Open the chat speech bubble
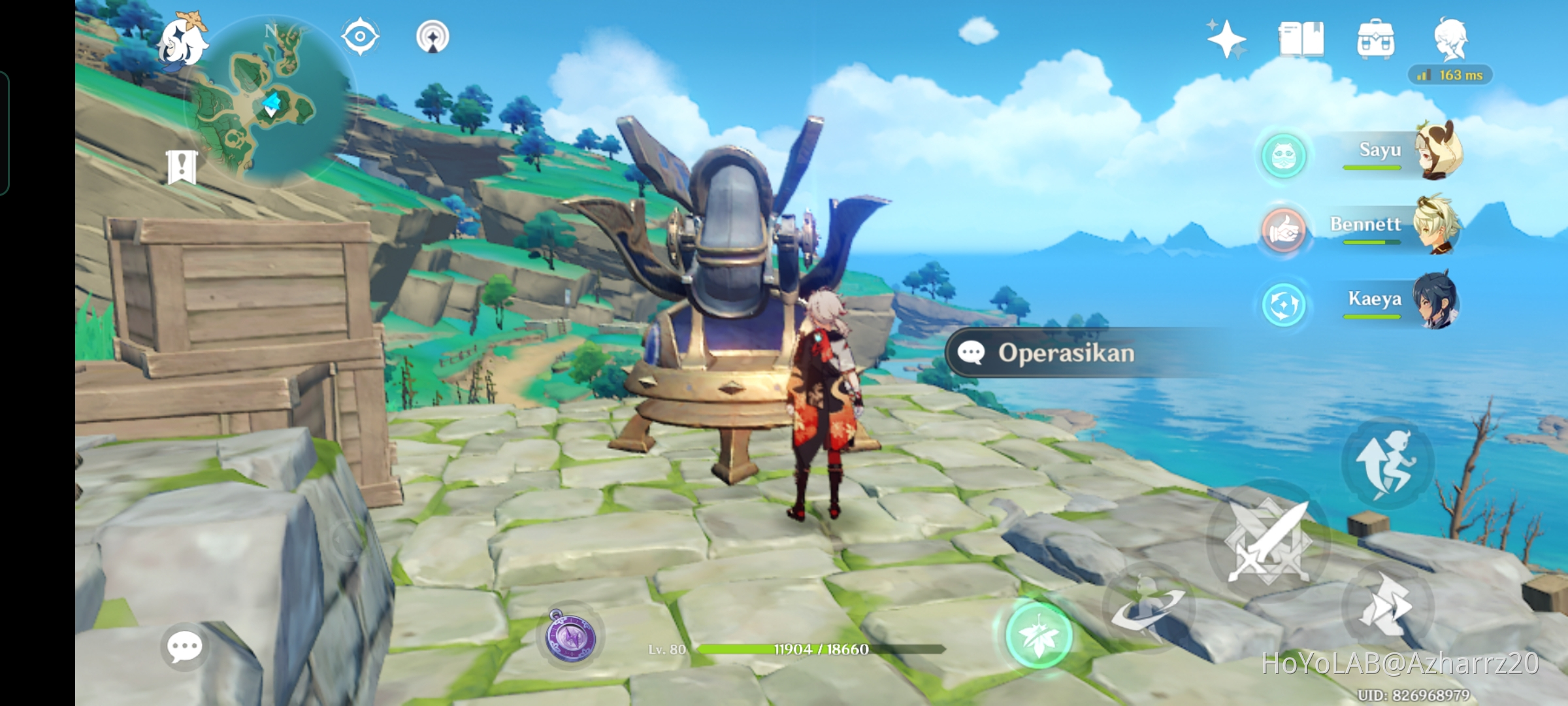The height and width of the screenshot is (706, 1568). tap(184, 647)
